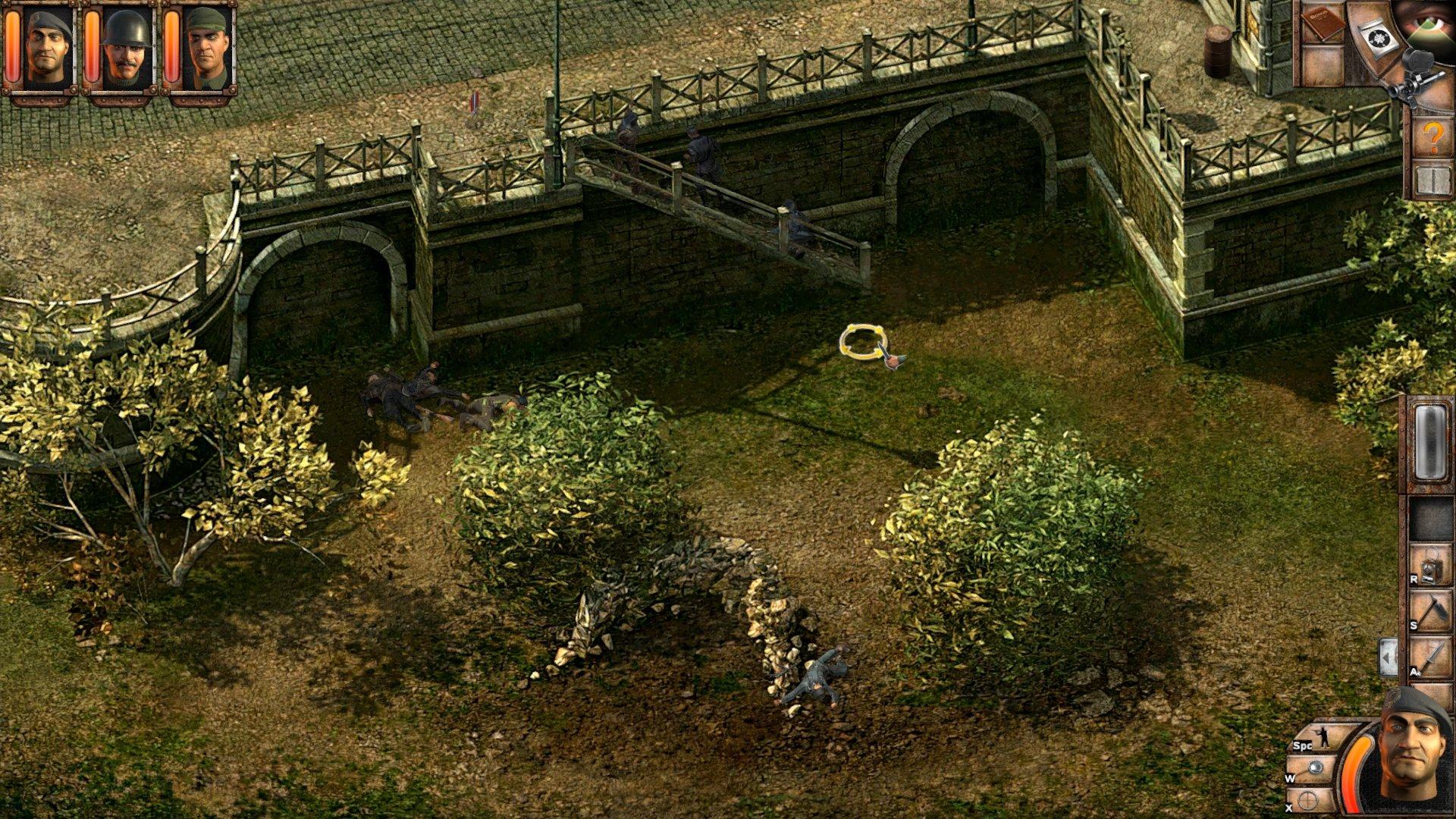Viewport: 1456px width, 819px height.
Task: Toggle the standing stance icon labeled Spc
Action: pos(1326,737)
